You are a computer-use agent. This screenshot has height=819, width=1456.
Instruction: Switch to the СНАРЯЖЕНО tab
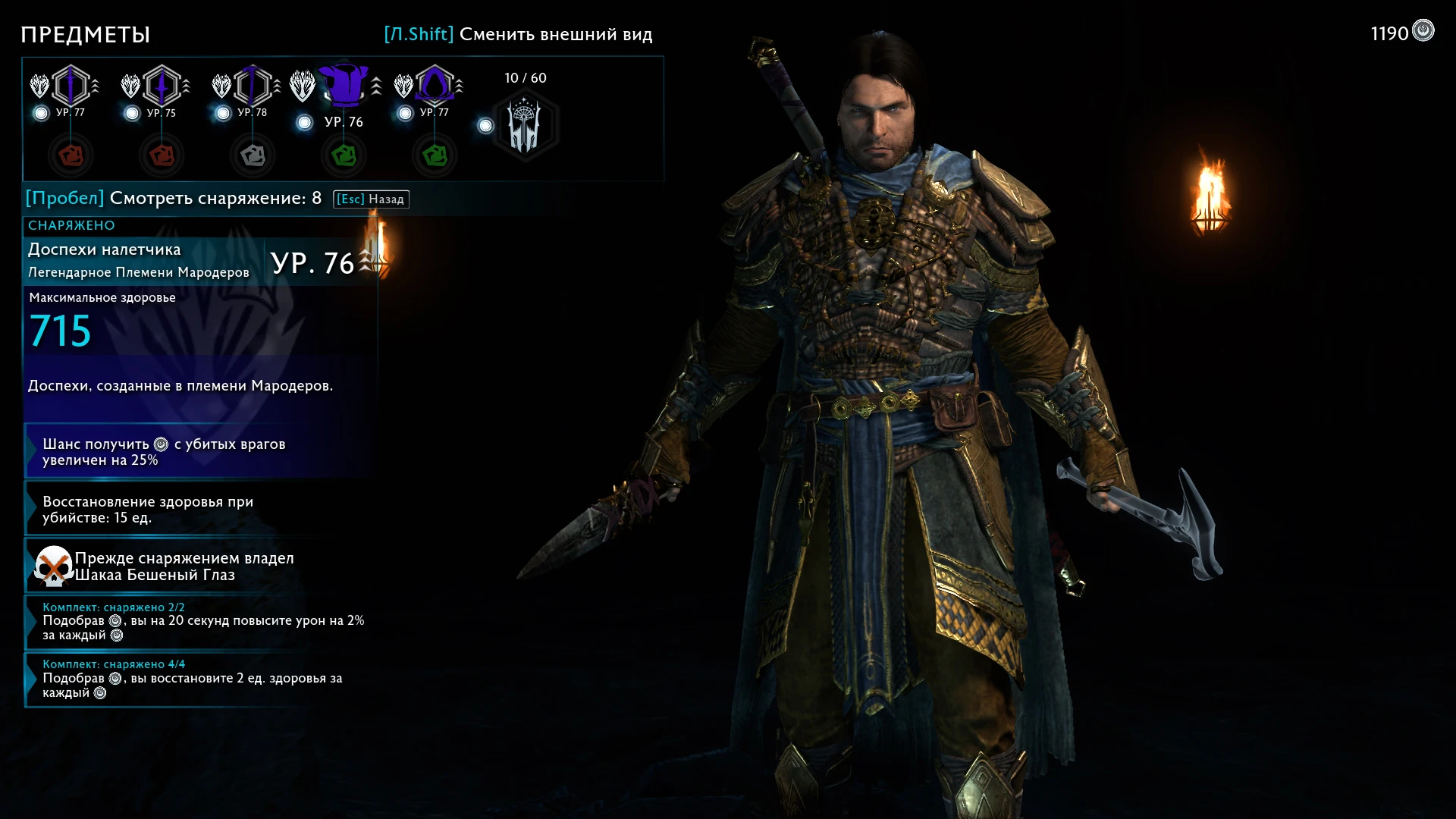[71, 225]
